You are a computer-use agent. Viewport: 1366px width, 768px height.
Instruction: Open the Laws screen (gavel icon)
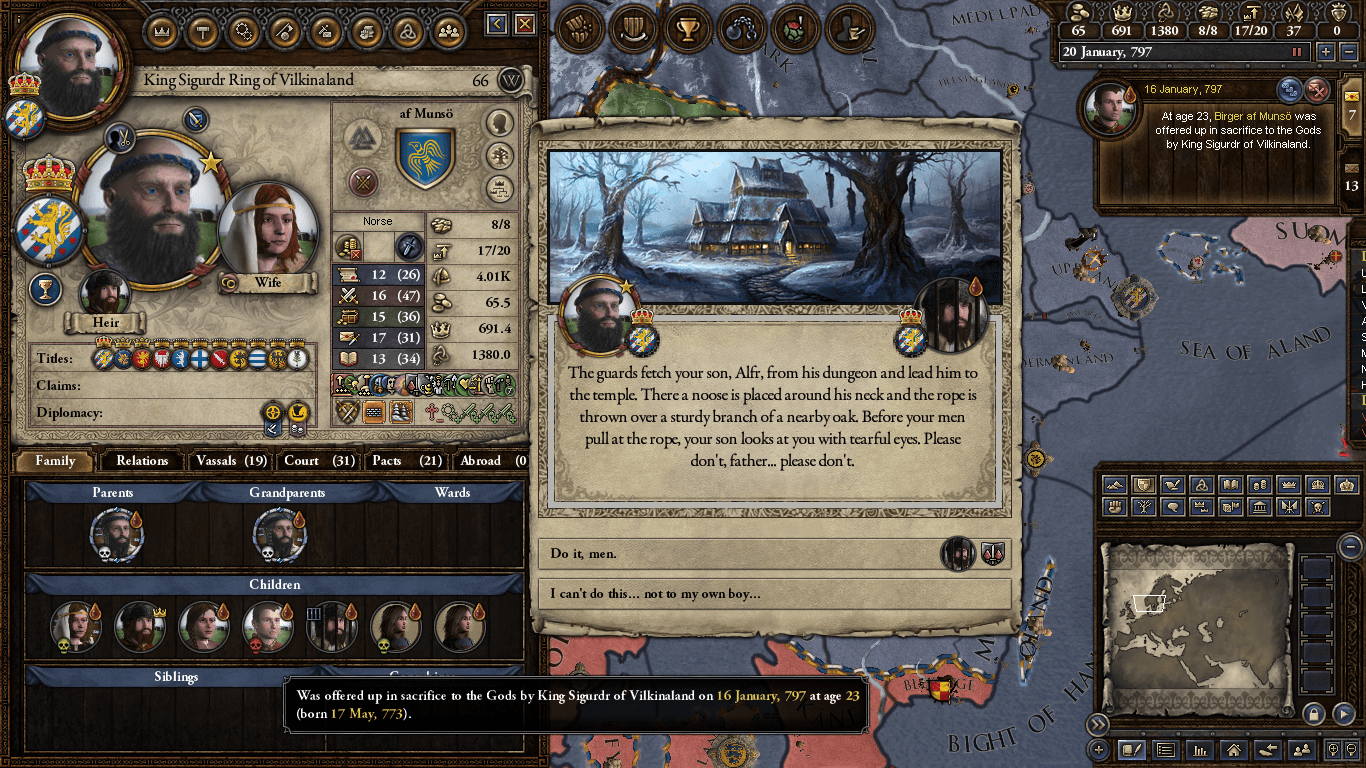[x=202, y=31]
